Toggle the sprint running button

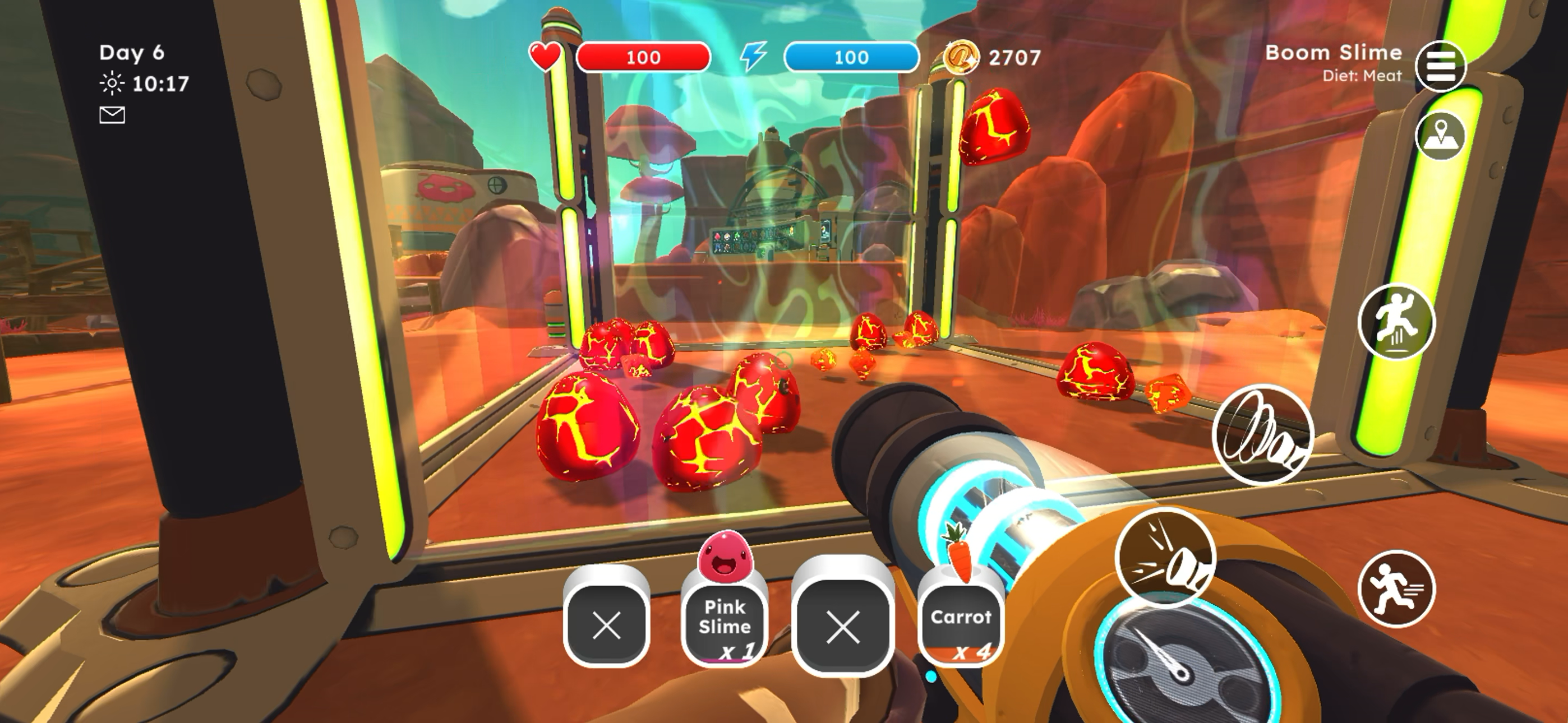click(1396, 588)
